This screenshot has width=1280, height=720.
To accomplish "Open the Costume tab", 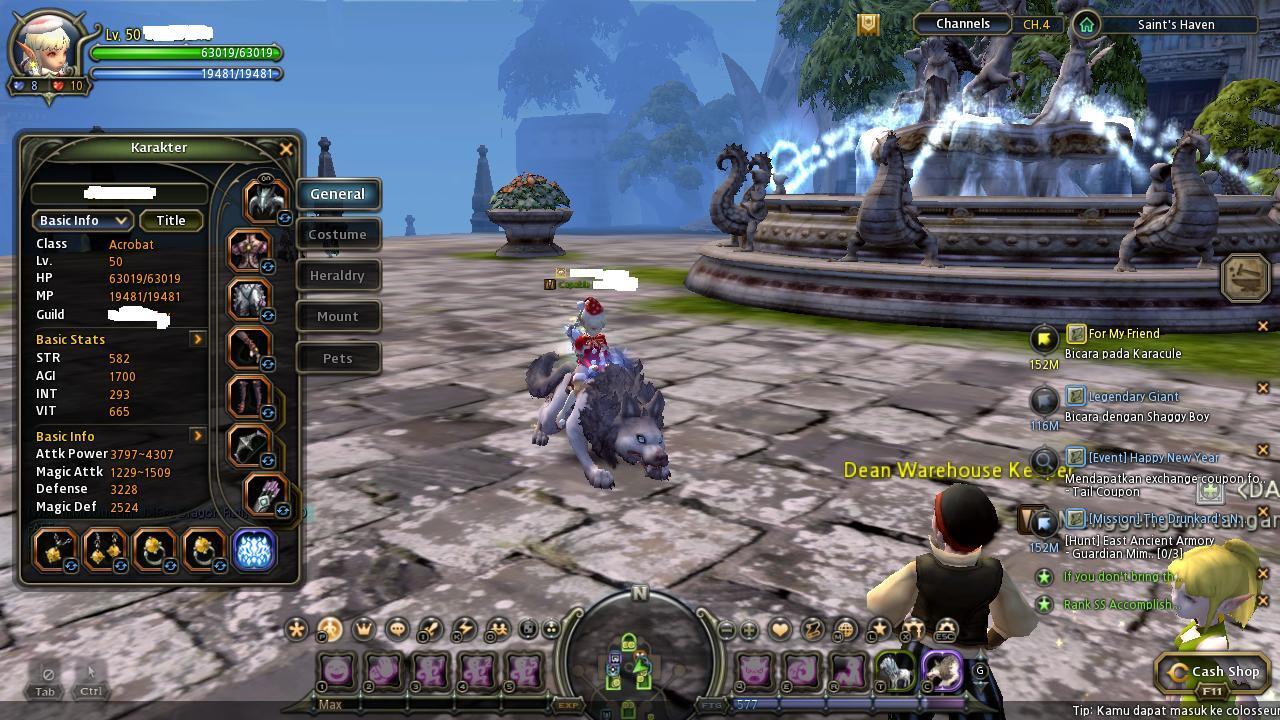I will click(x=338, y=235).
